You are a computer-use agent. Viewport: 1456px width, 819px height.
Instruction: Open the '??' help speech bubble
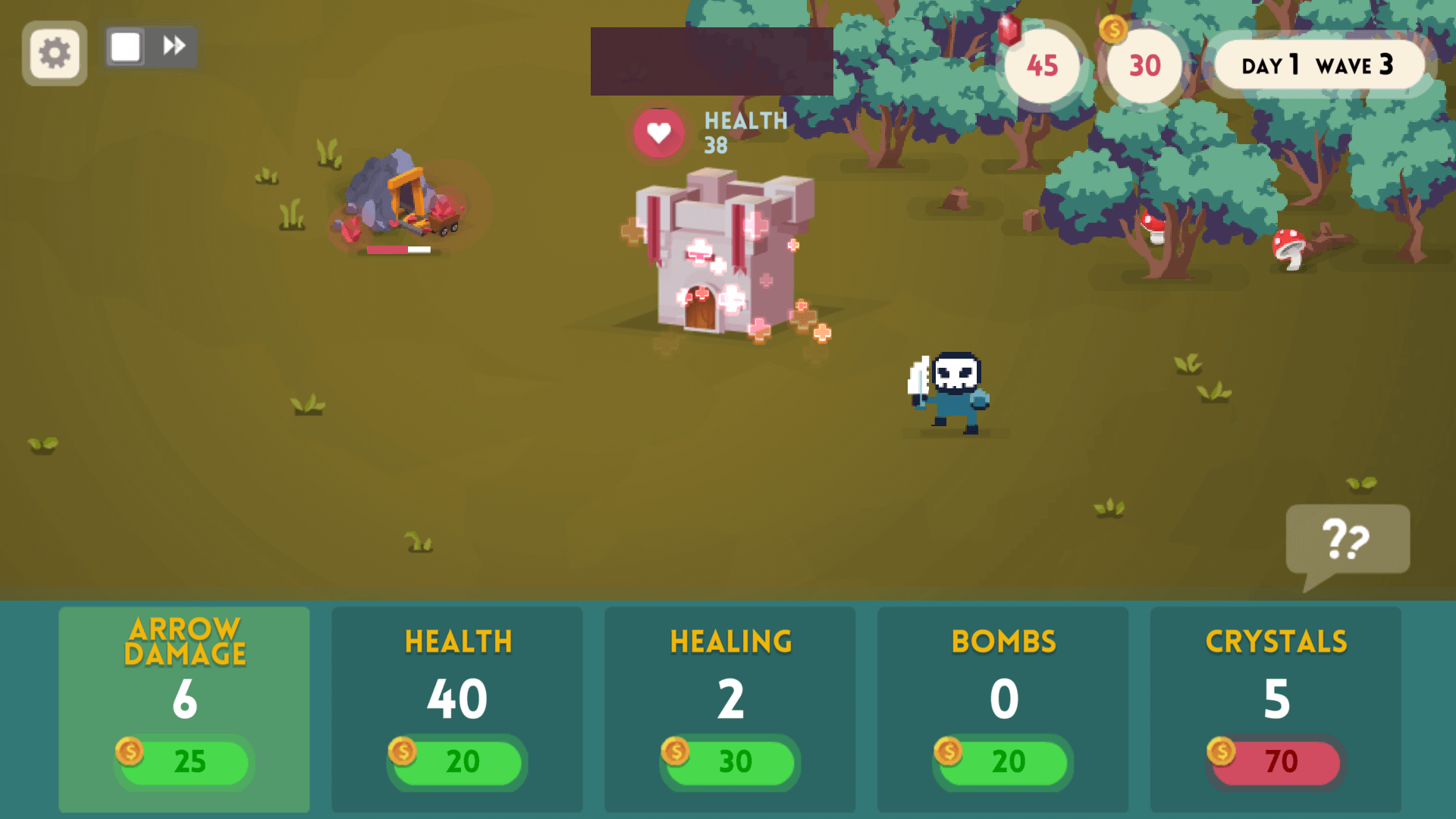pyautogui.click(x=1348, y=540)
